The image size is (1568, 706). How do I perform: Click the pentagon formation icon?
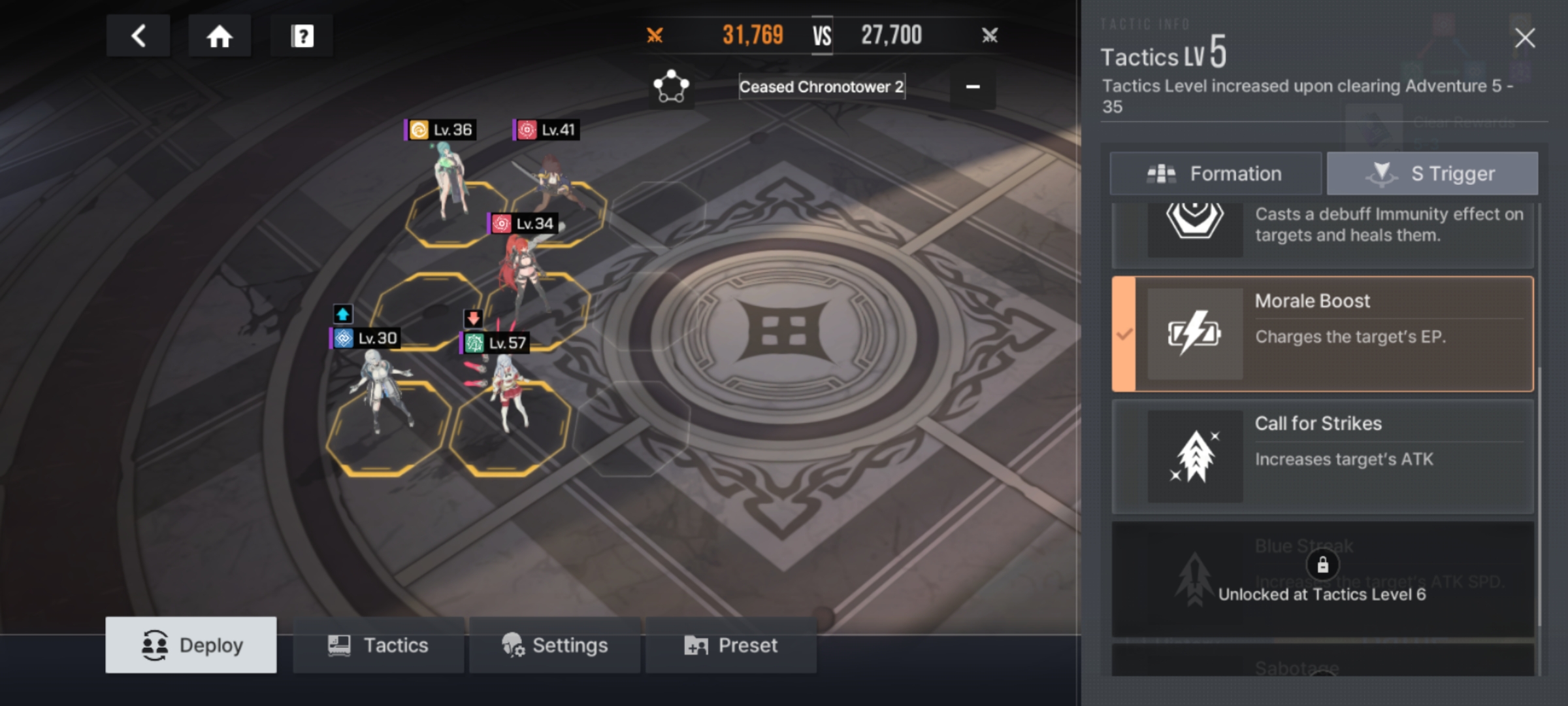[671, 86]
